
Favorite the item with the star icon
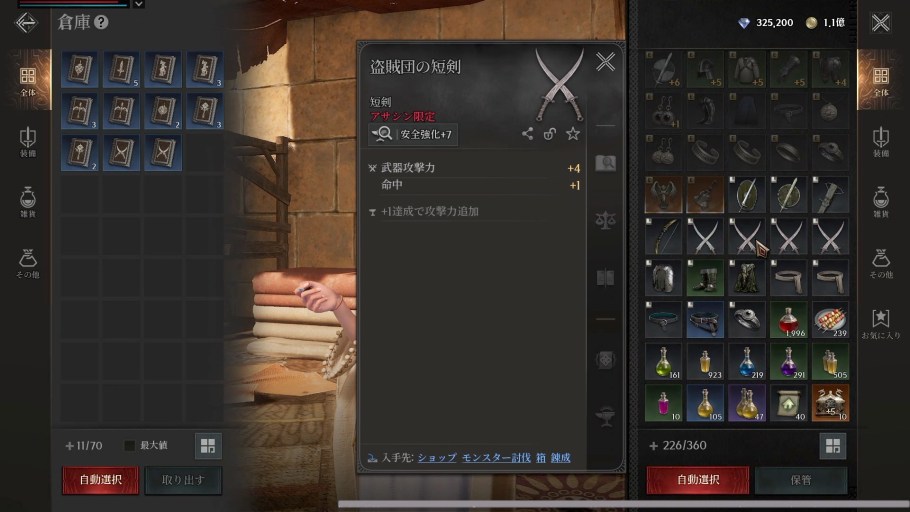(x=573, y=134)
